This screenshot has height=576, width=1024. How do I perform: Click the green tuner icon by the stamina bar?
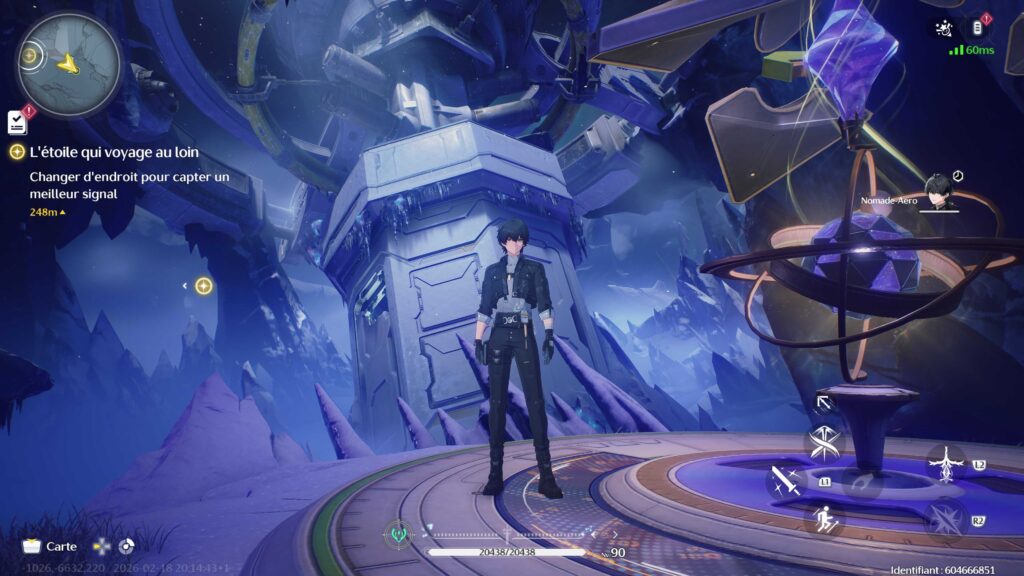(399, 536)
